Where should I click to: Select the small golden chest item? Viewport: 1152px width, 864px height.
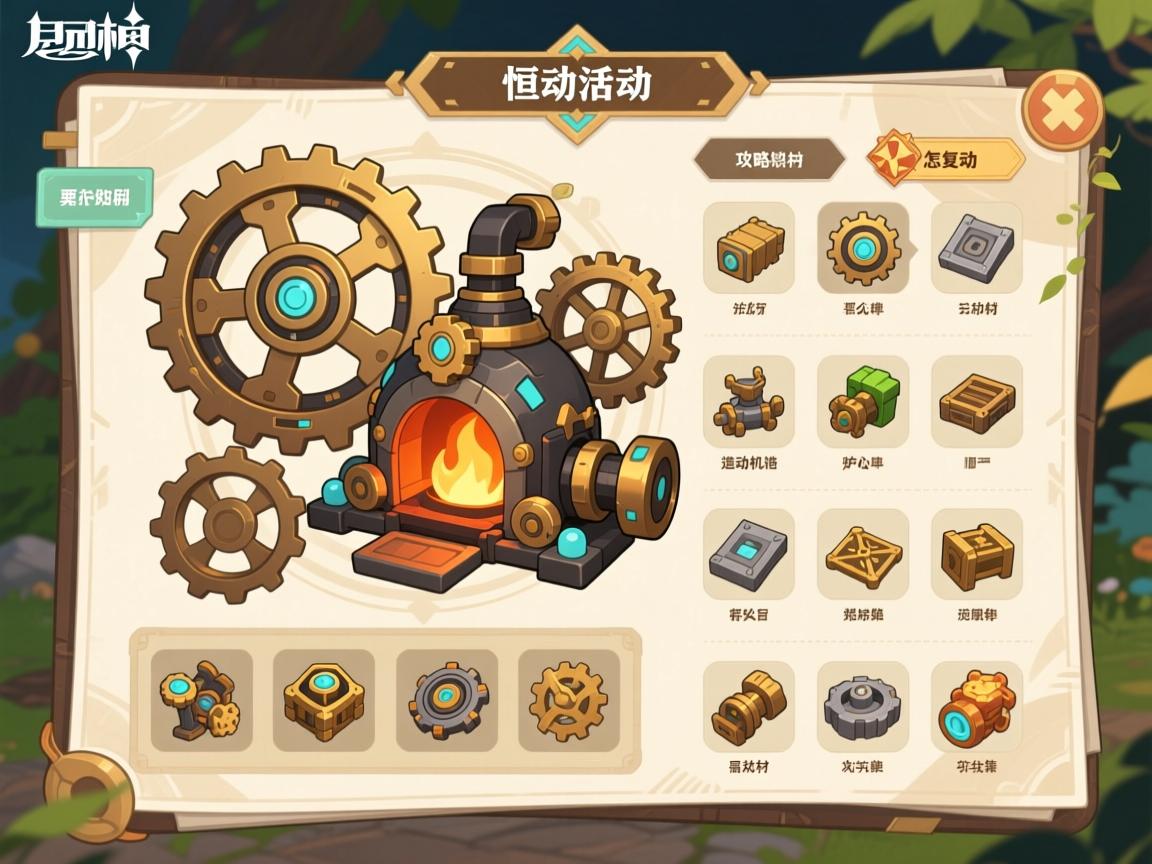pos(976,555)
